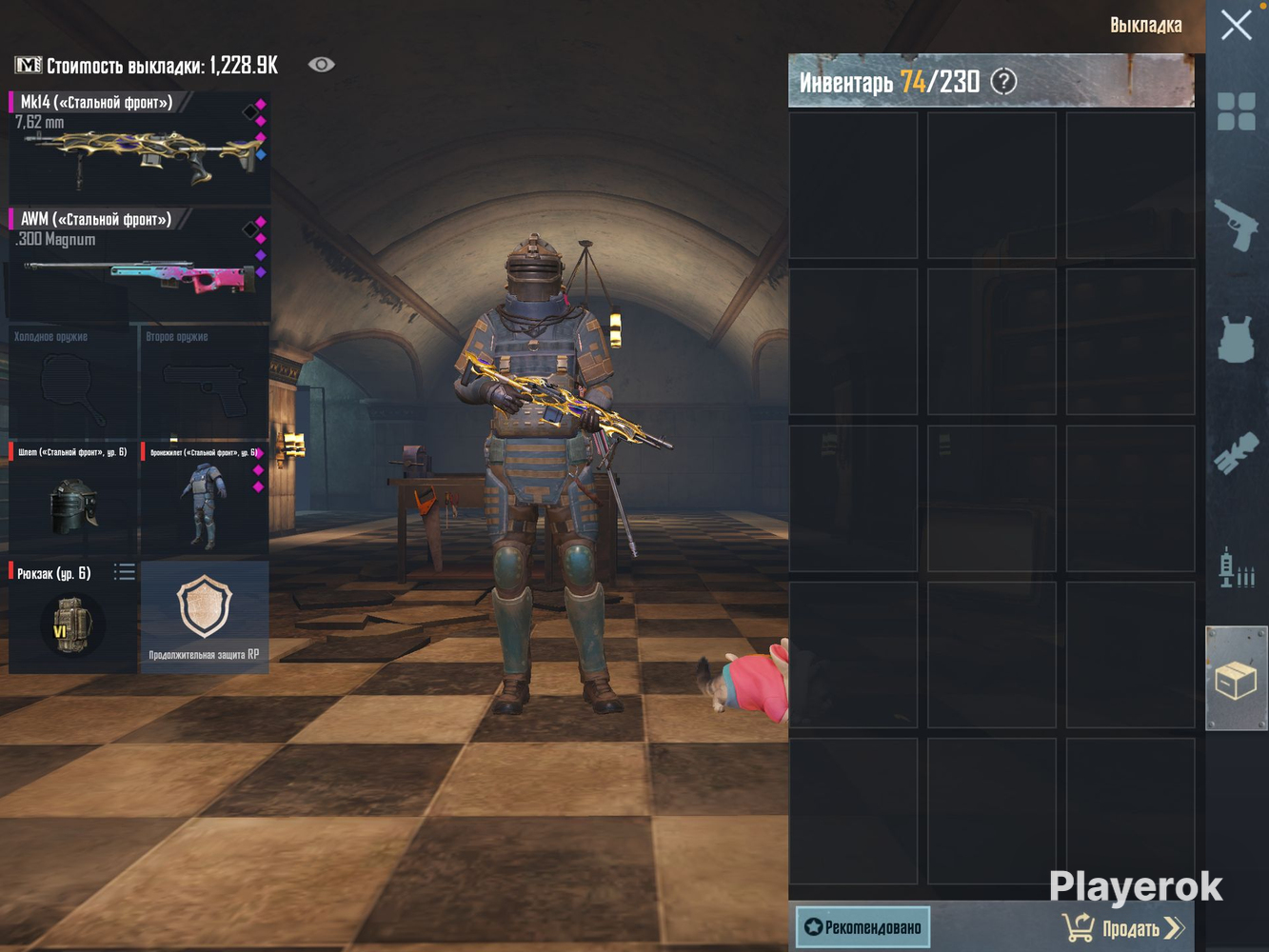Click the Рекомендовано button
1269x952 pixels.
[x=863, y=926]
